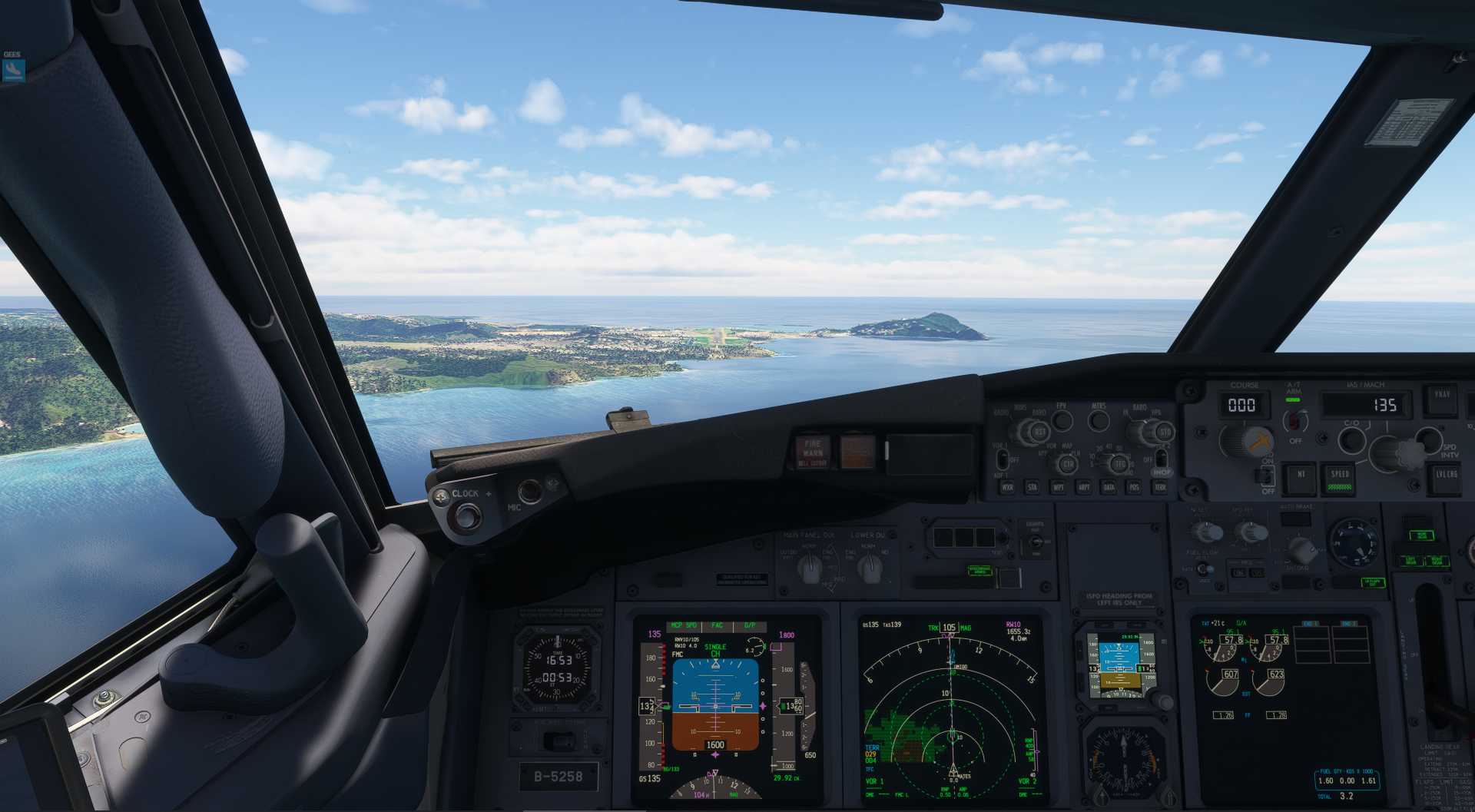Toggle the MTRS meters button
Screen dimensions: 1475x812
coord(1099,420)
